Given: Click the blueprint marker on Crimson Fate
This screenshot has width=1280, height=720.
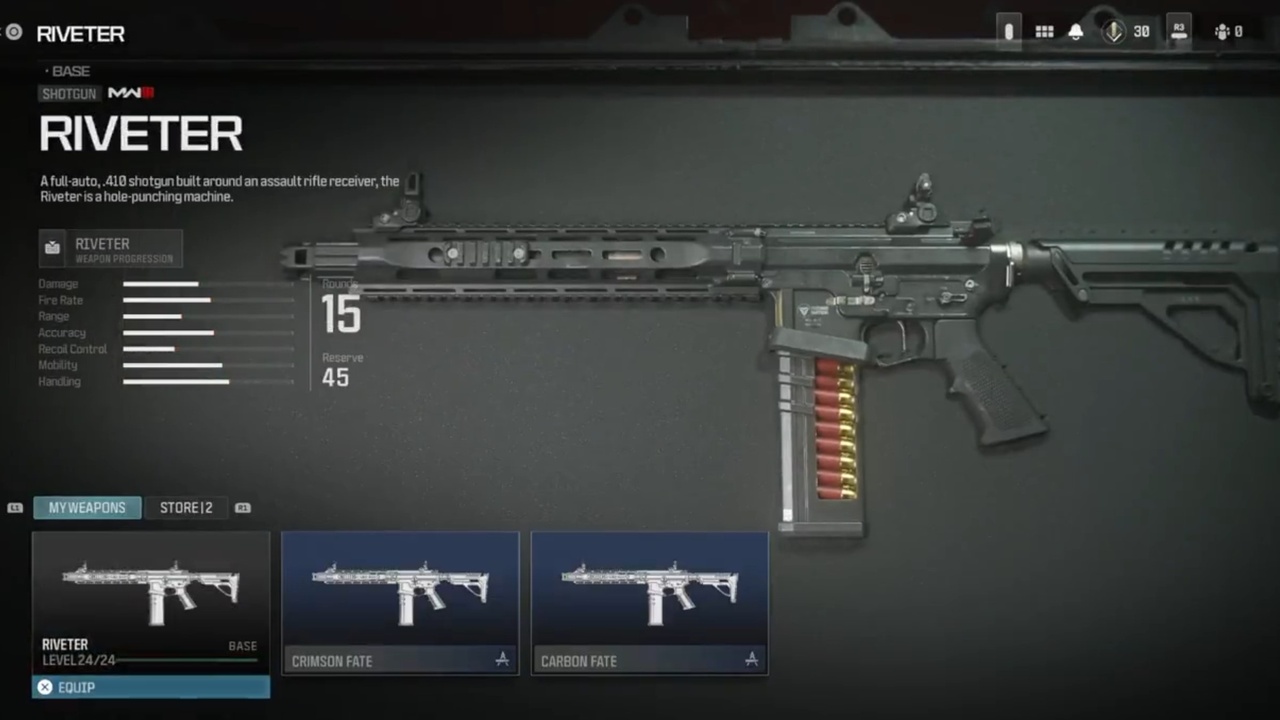Looking at the screenshot, I should (502, 660).
